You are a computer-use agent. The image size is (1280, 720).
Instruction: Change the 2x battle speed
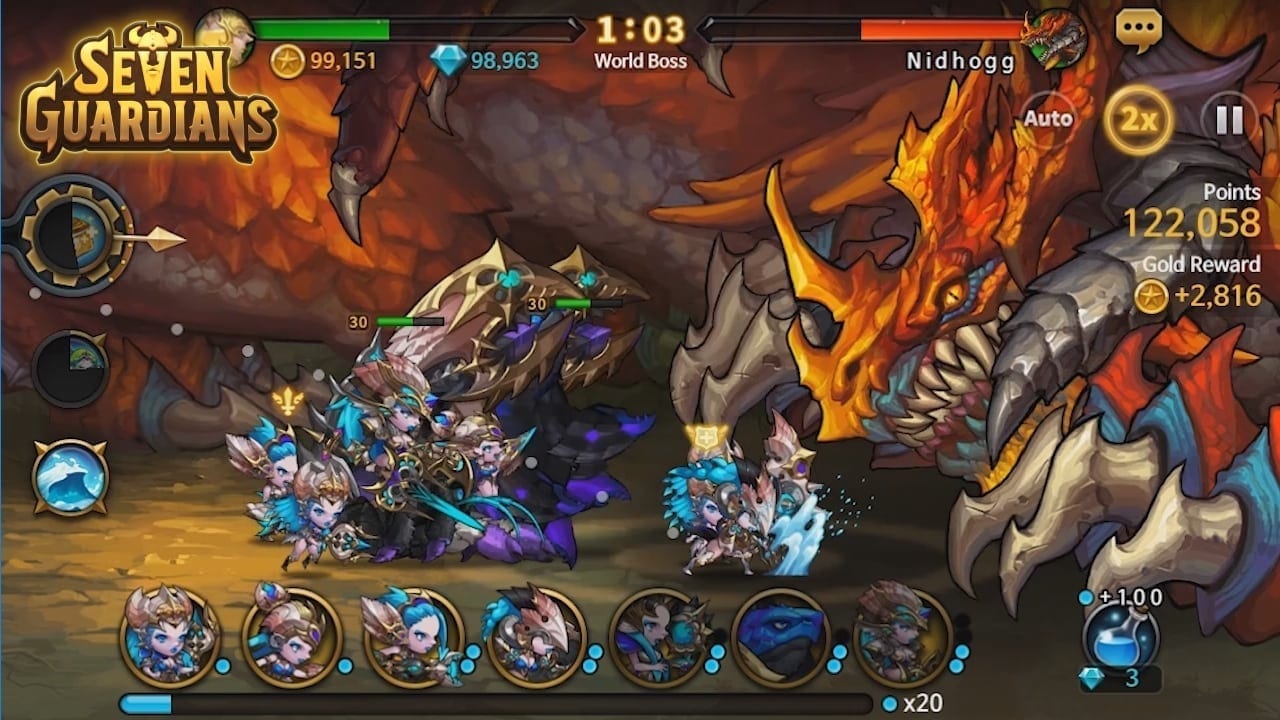[x=1138, y=120]
